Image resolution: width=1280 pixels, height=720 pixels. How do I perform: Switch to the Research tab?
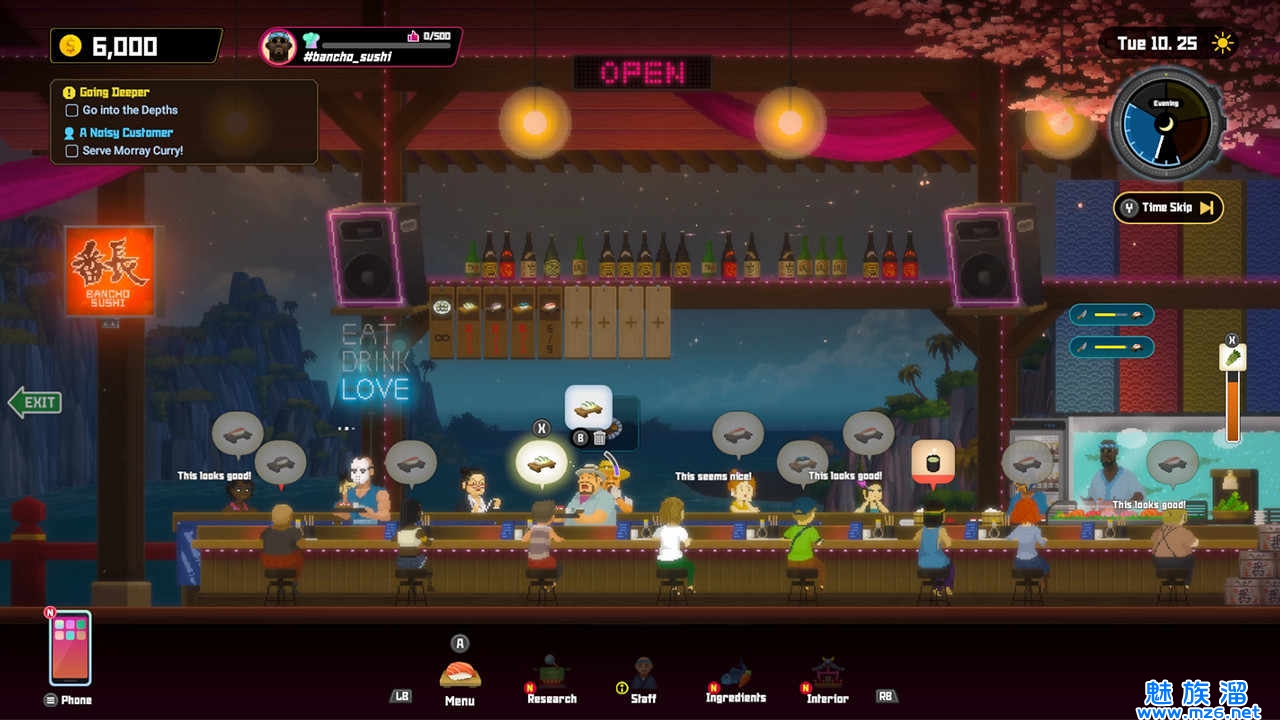[552, 677]
